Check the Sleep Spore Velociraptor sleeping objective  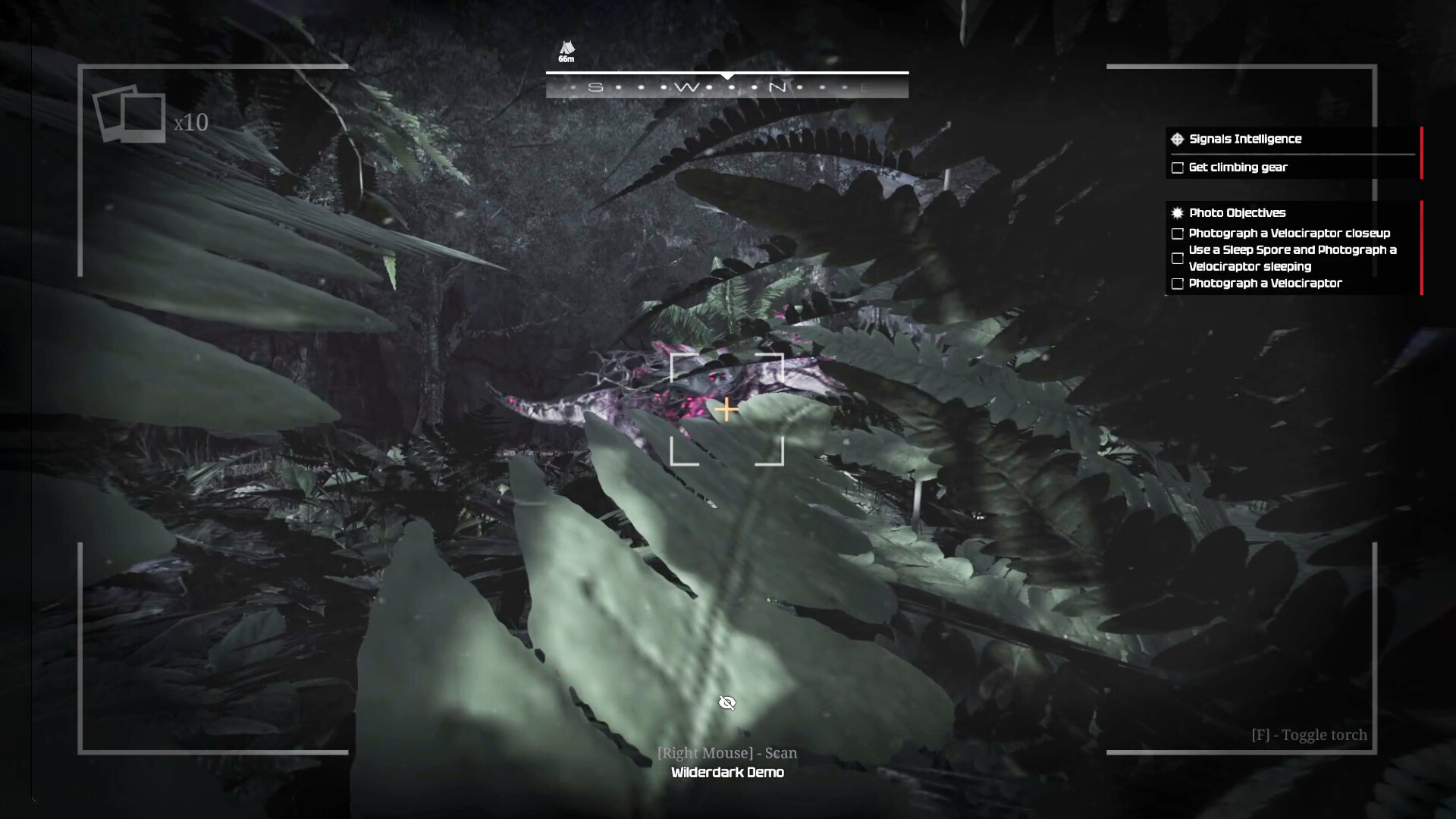[x=1178, y=259]
